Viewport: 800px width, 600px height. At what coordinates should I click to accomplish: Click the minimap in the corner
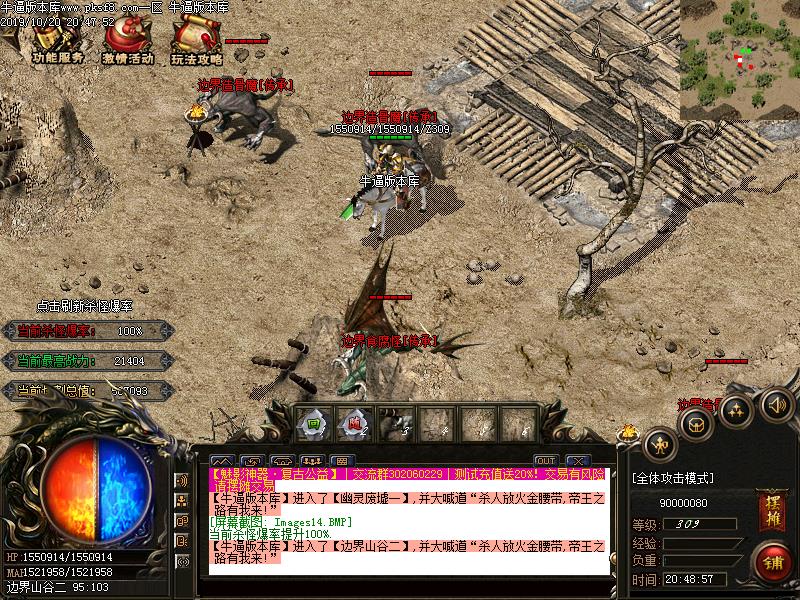pos(739,59)
